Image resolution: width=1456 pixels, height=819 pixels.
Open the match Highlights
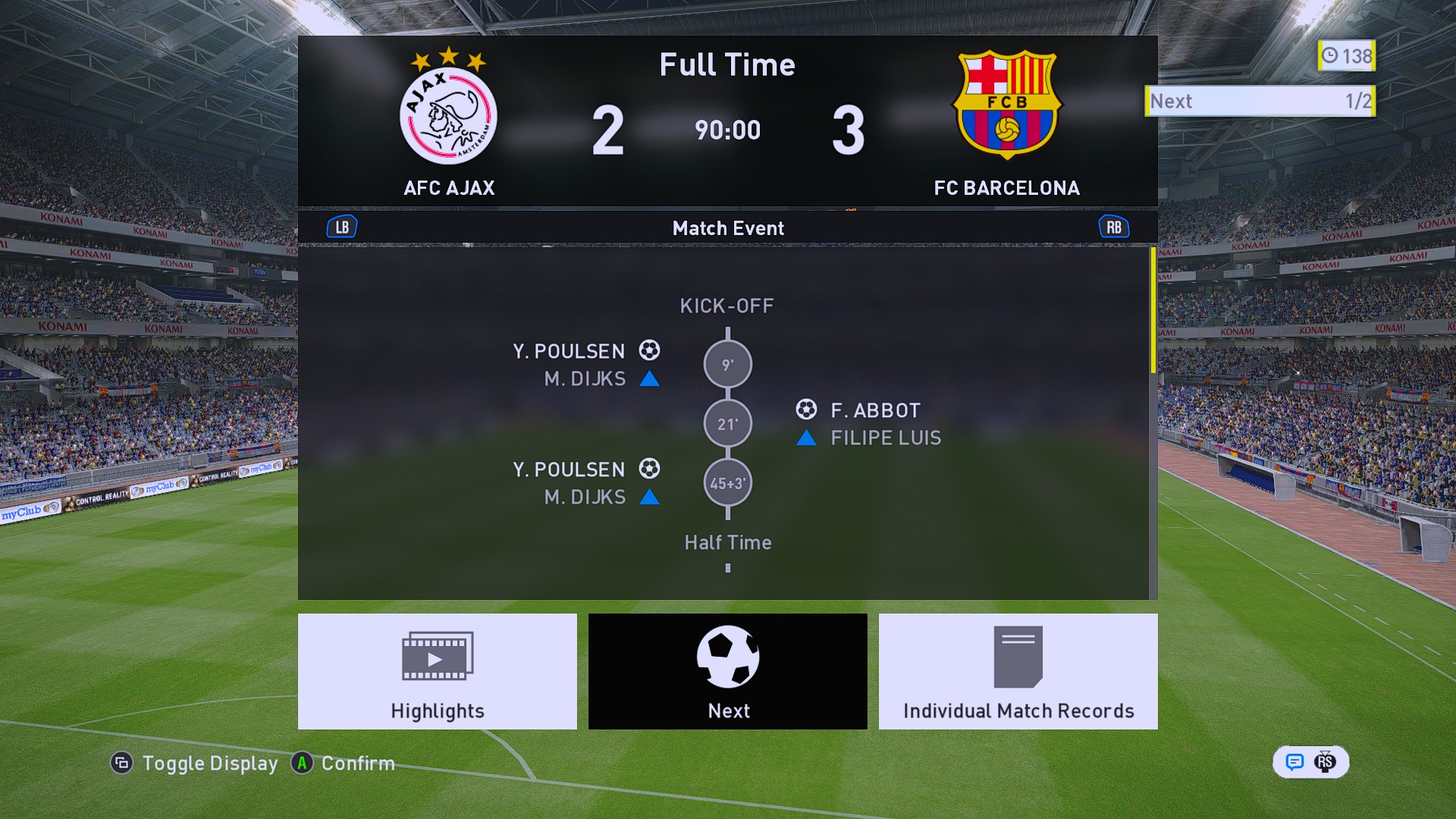(437, 671)
